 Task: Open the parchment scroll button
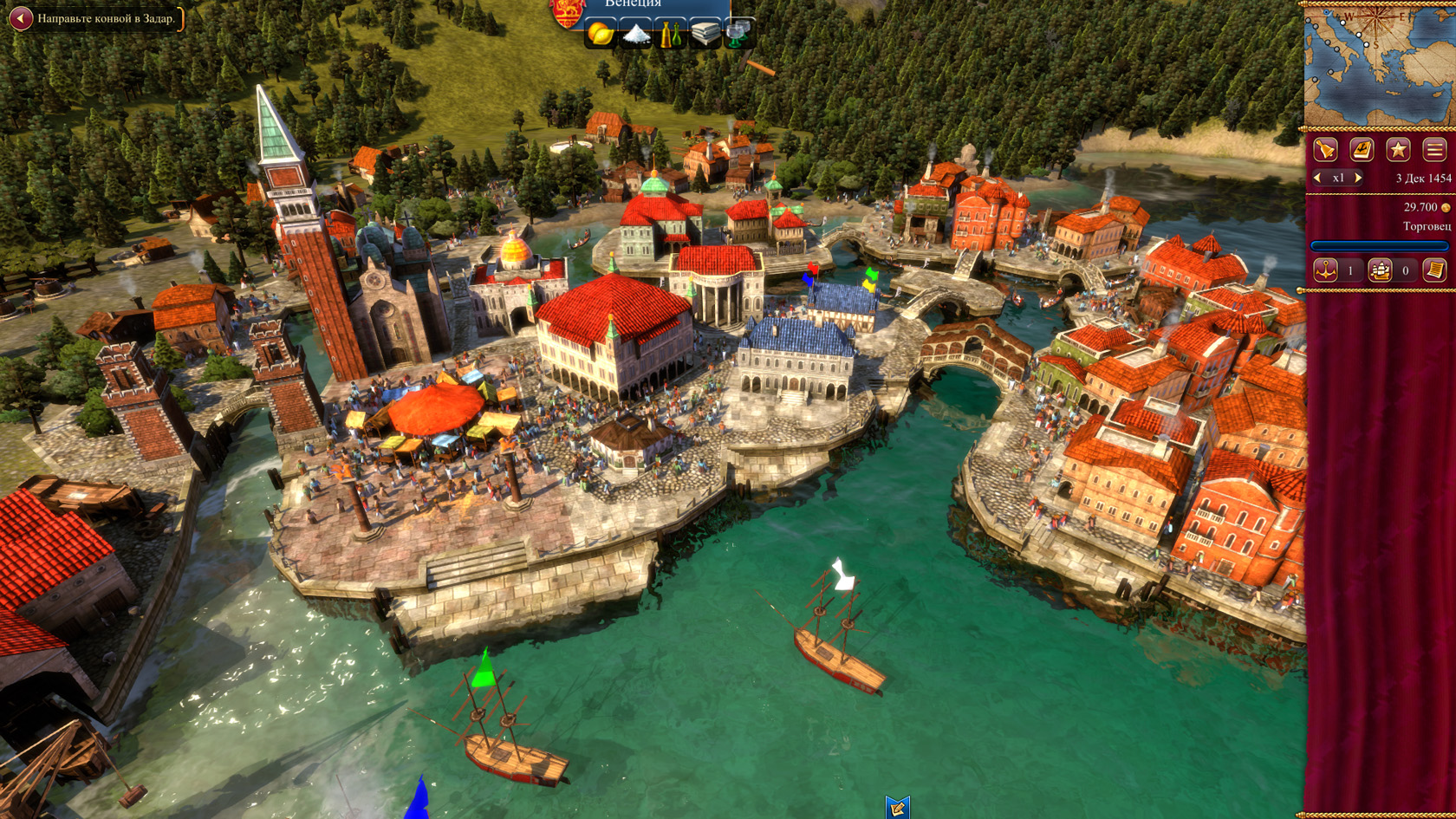coord(1434,270)
